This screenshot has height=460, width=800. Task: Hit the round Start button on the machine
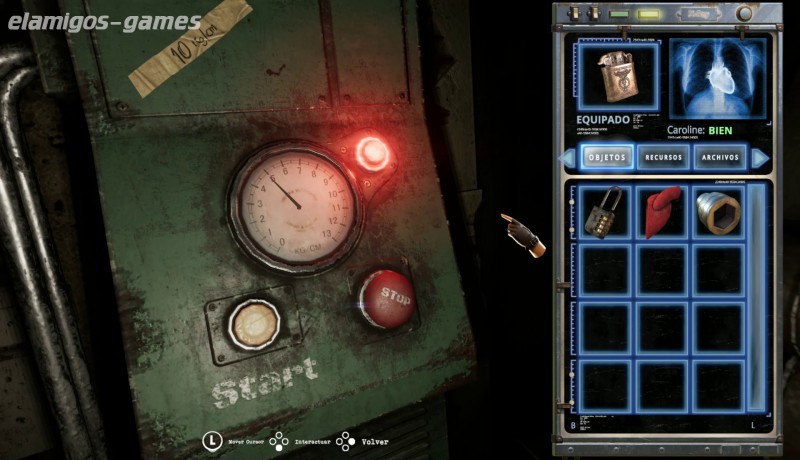point(246,323)
